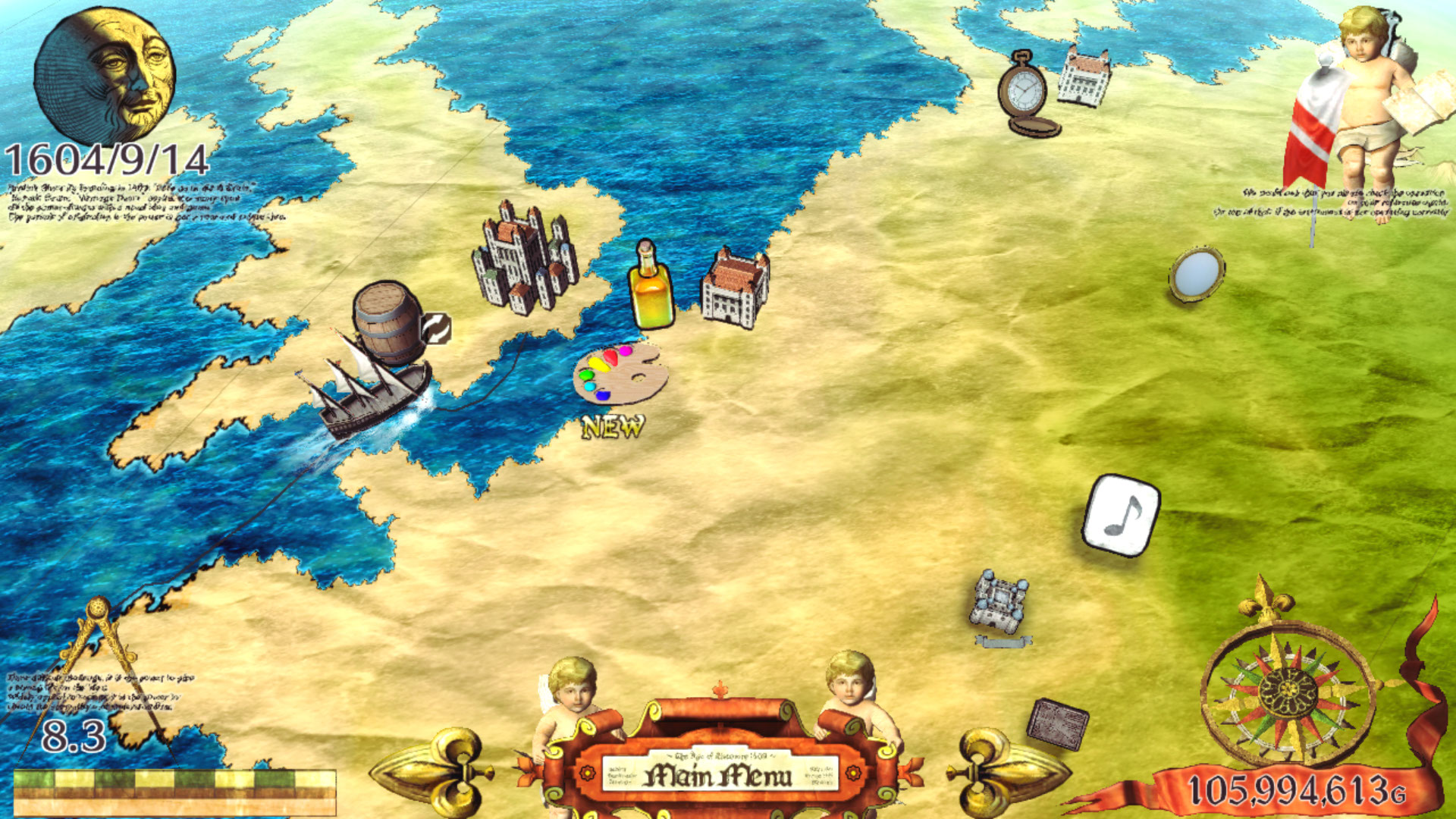The height and width of the screenshot is (819, 1456).
Task: Select the oval mirror marker
Action: 1197,274
